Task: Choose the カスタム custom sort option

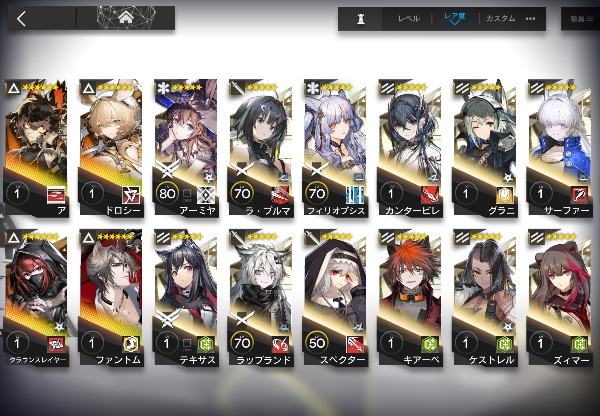Action: 500,19
